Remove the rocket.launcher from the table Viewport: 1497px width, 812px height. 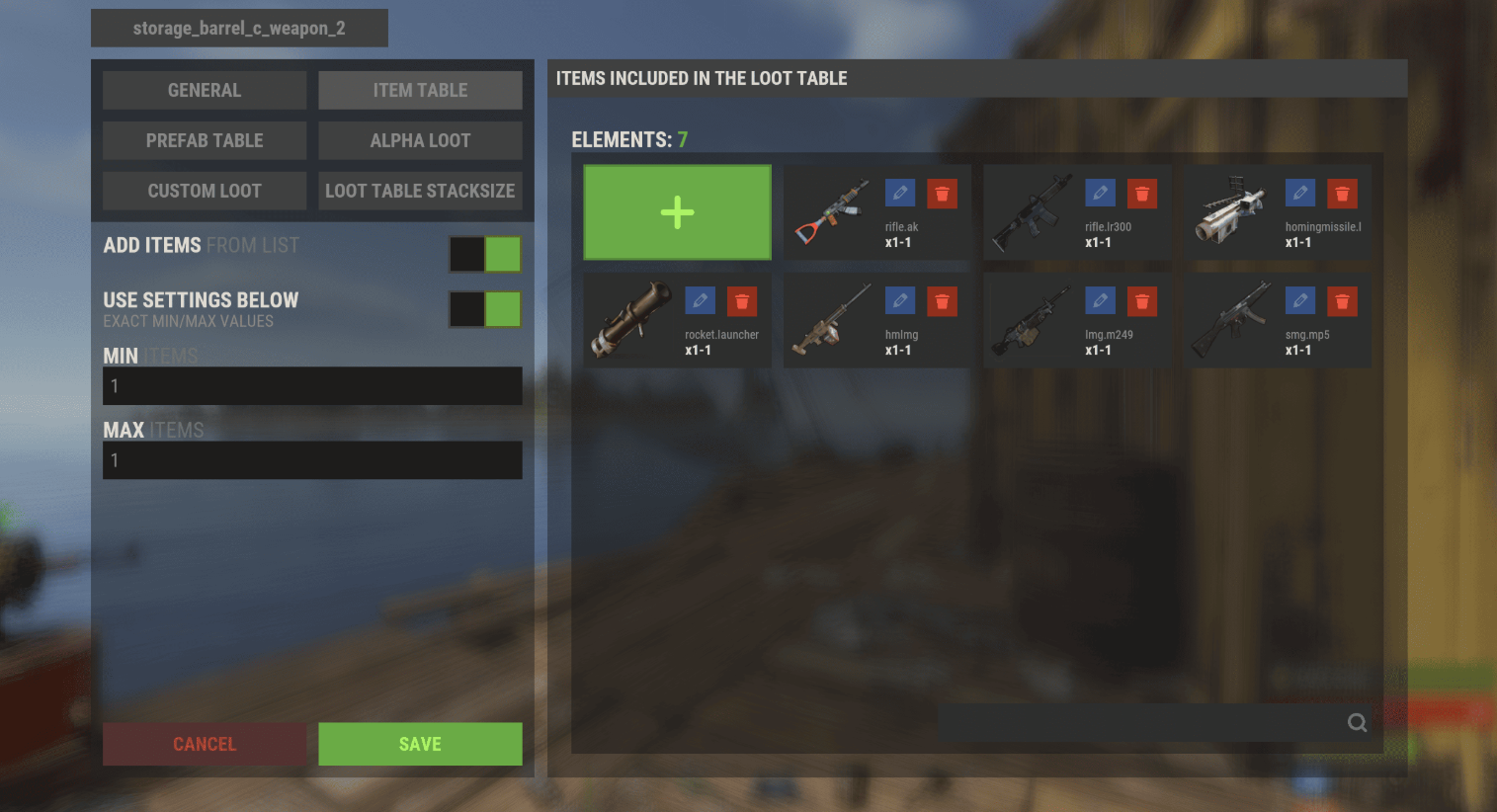point(742,301)
